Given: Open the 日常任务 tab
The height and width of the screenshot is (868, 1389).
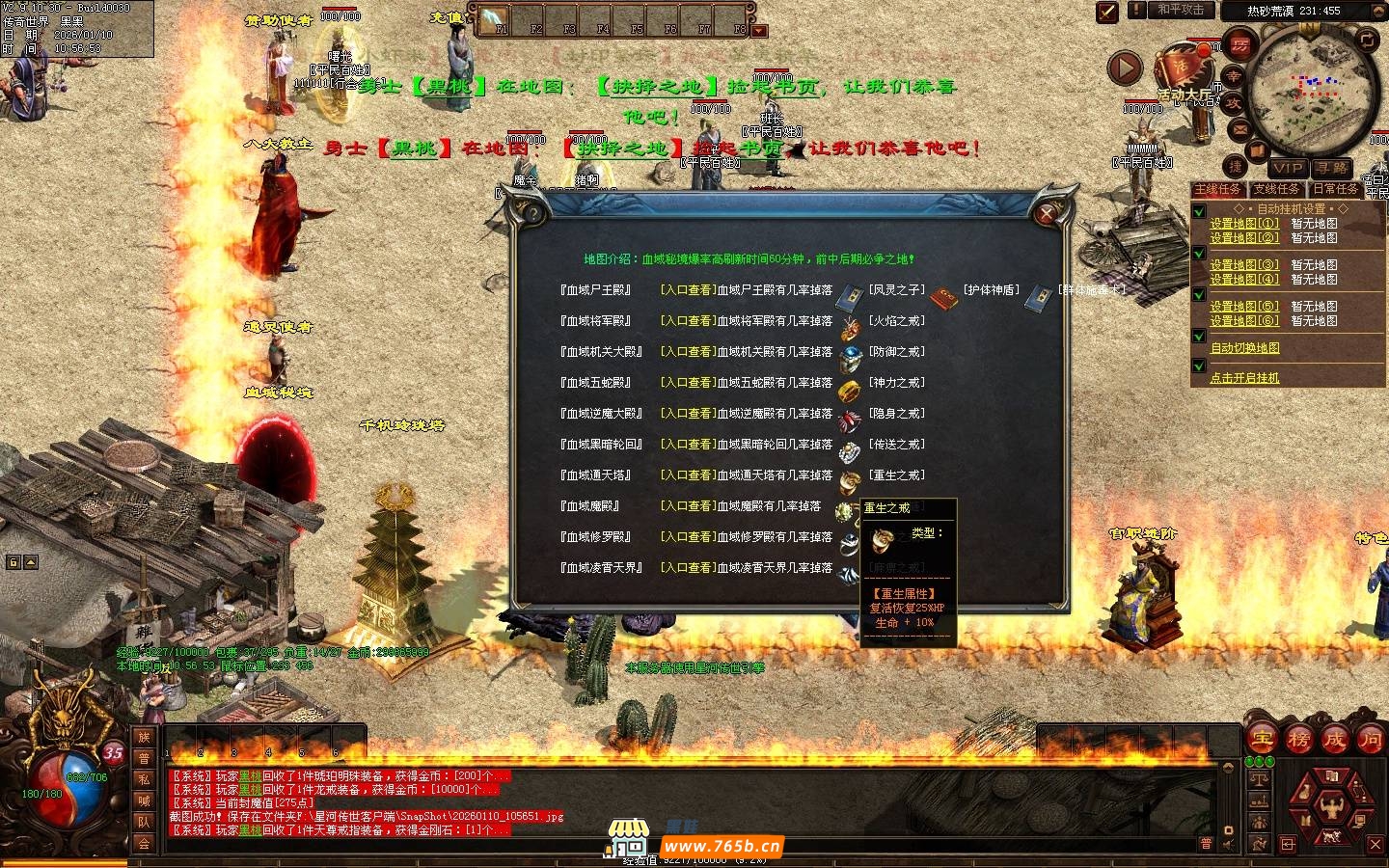Looking at the screenshot, I should 1335,189.
